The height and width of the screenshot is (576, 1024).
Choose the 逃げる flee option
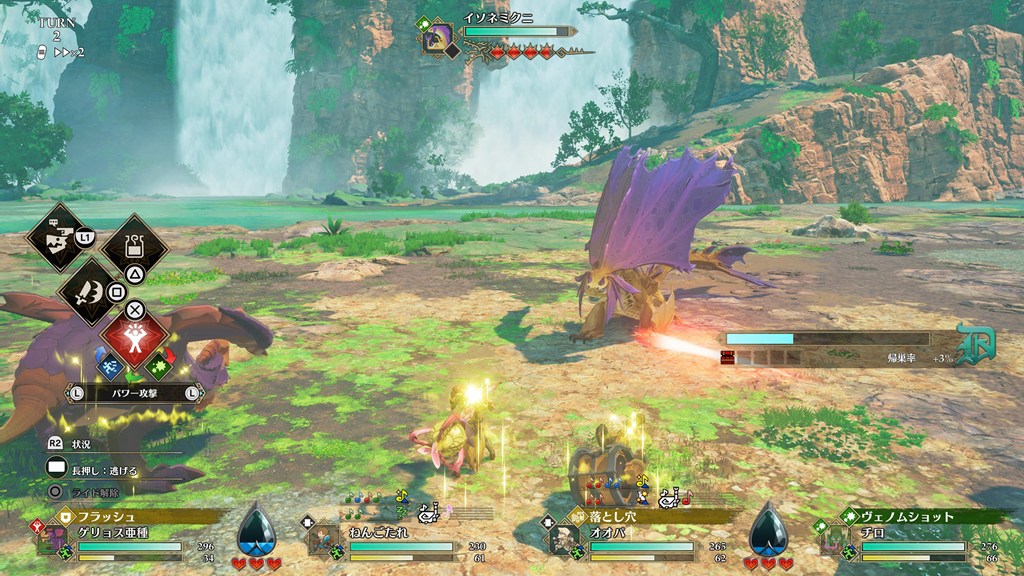pos(99,469)
